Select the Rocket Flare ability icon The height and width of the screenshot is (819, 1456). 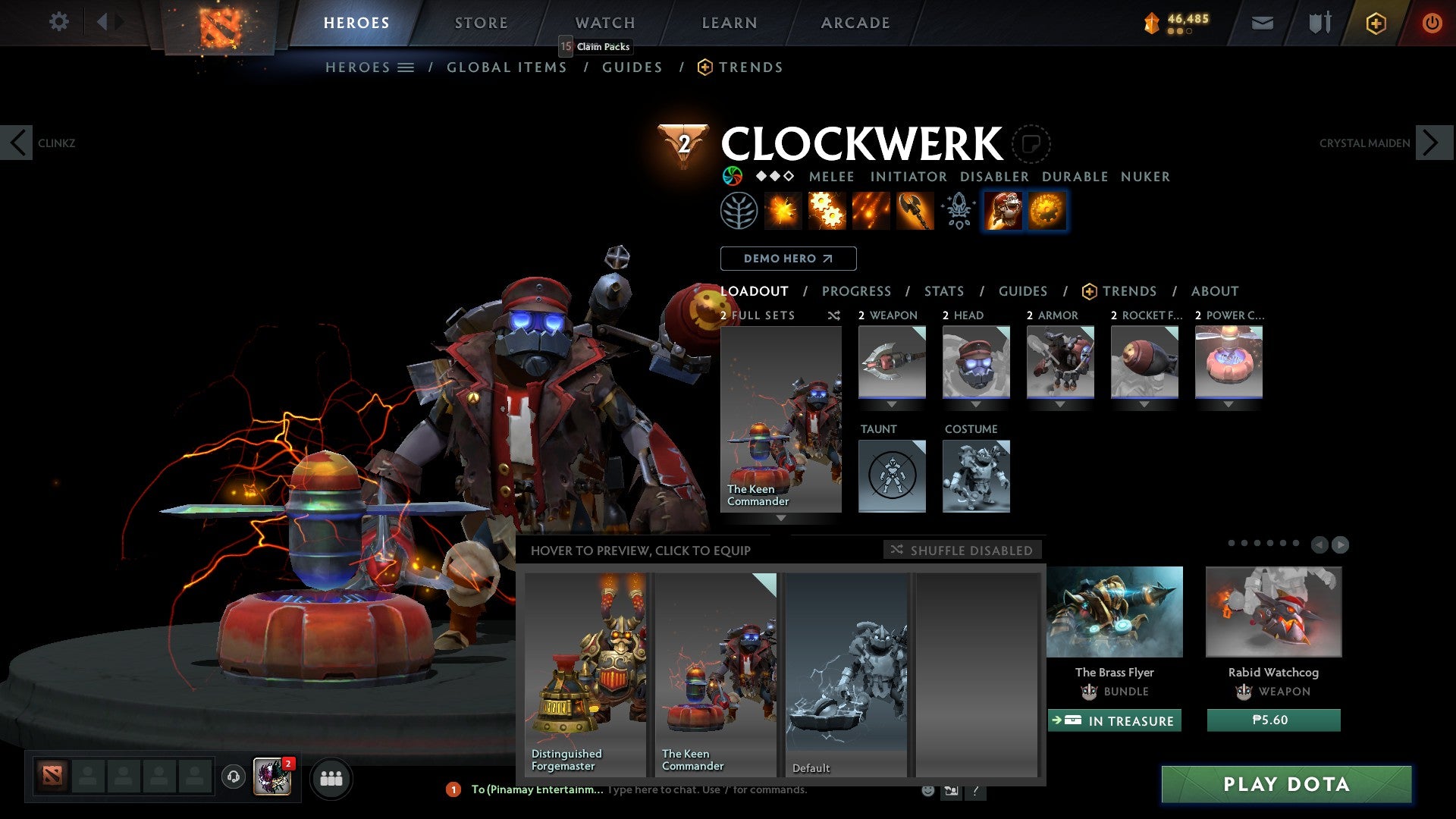point(872,212)
